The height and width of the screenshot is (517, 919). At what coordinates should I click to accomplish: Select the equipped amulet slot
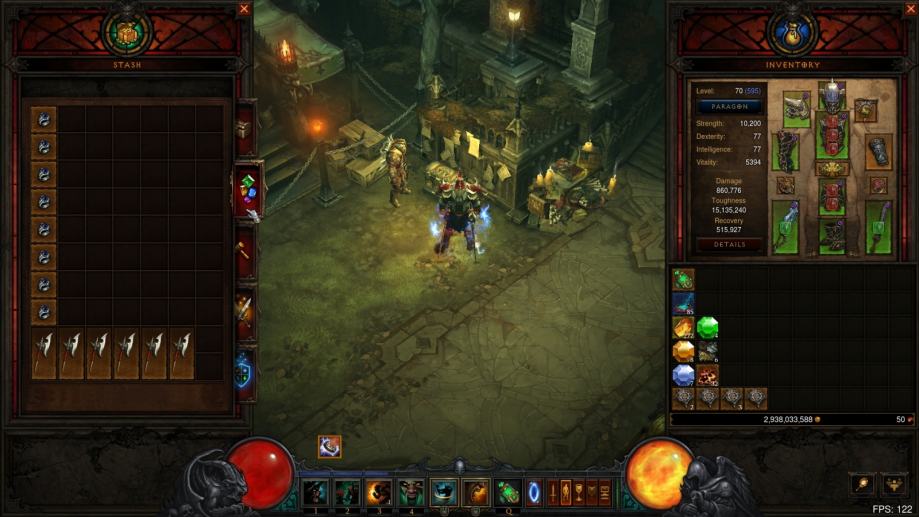[865, 110]
